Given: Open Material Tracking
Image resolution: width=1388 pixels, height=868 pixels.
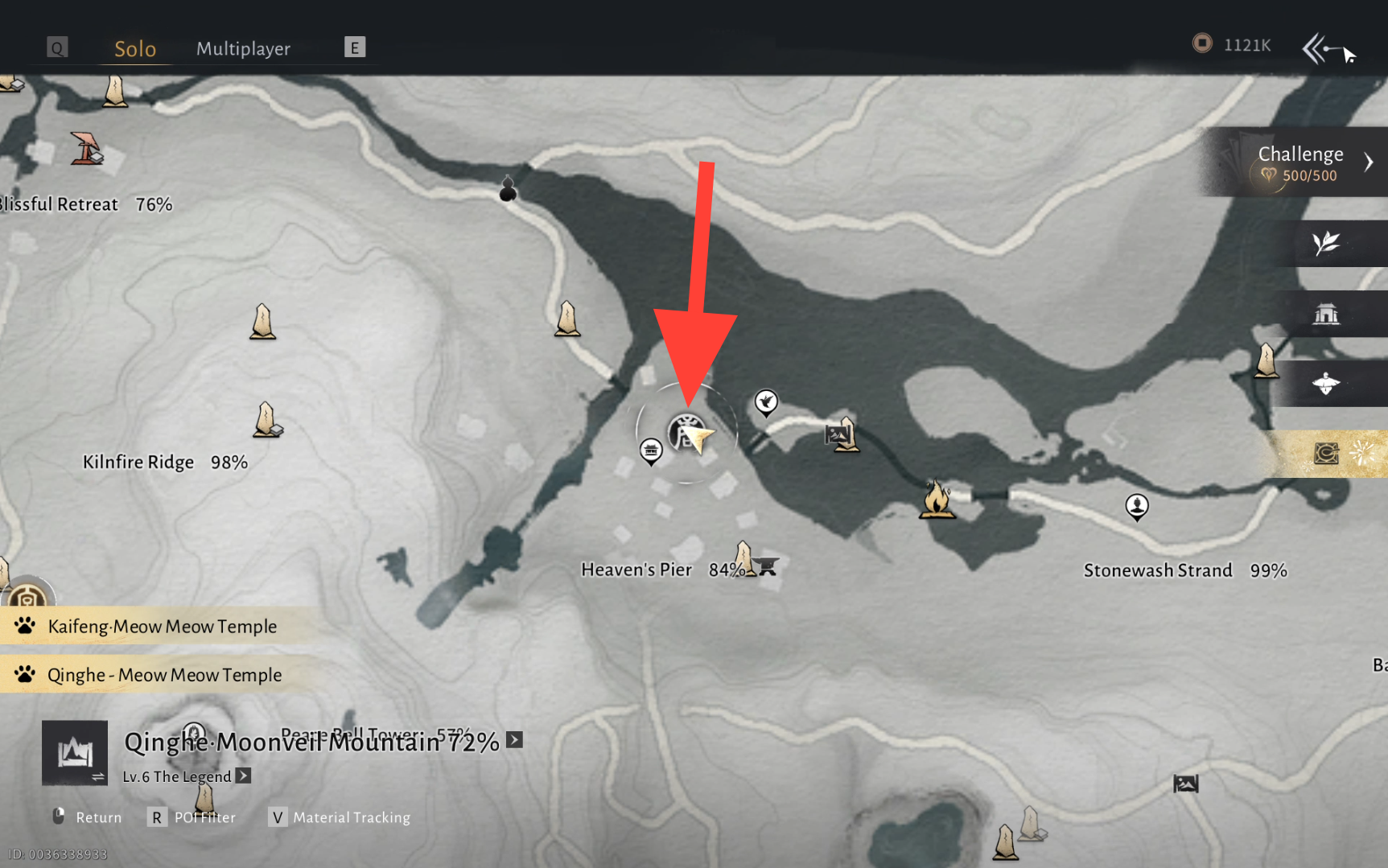Looking at the screenshot, I should tap(339, 817).
